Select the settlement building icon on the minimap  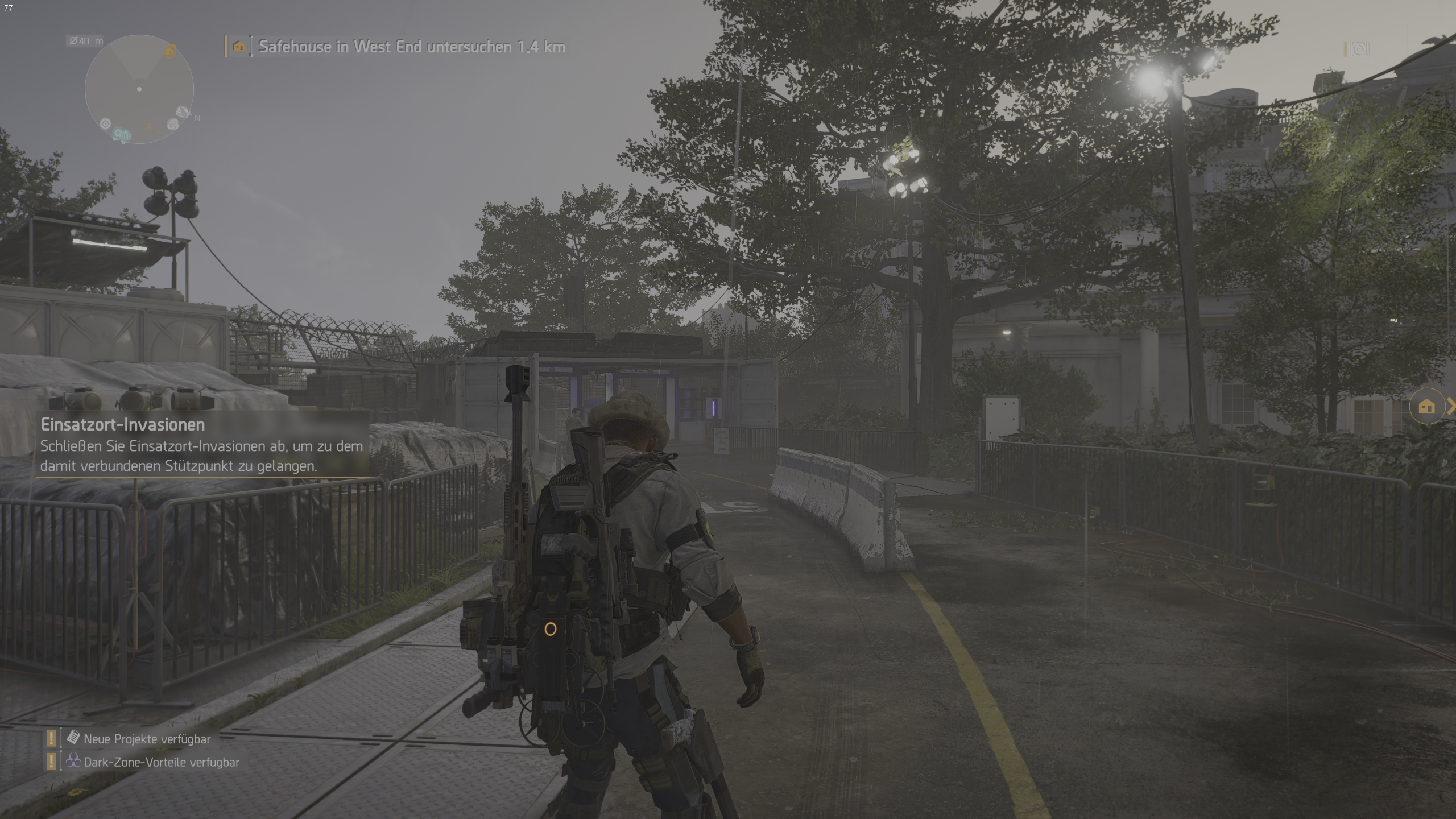126,134
